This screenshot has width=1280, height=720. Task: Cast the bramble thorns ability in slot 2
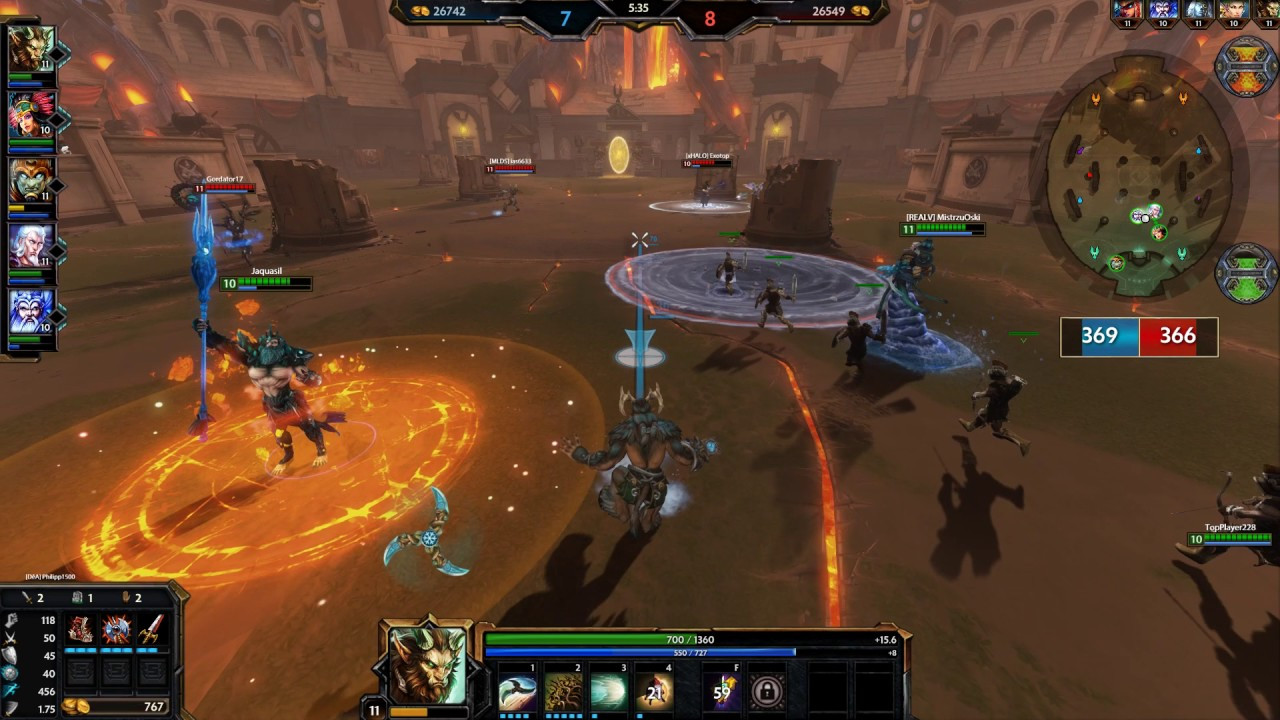[563, 692]
